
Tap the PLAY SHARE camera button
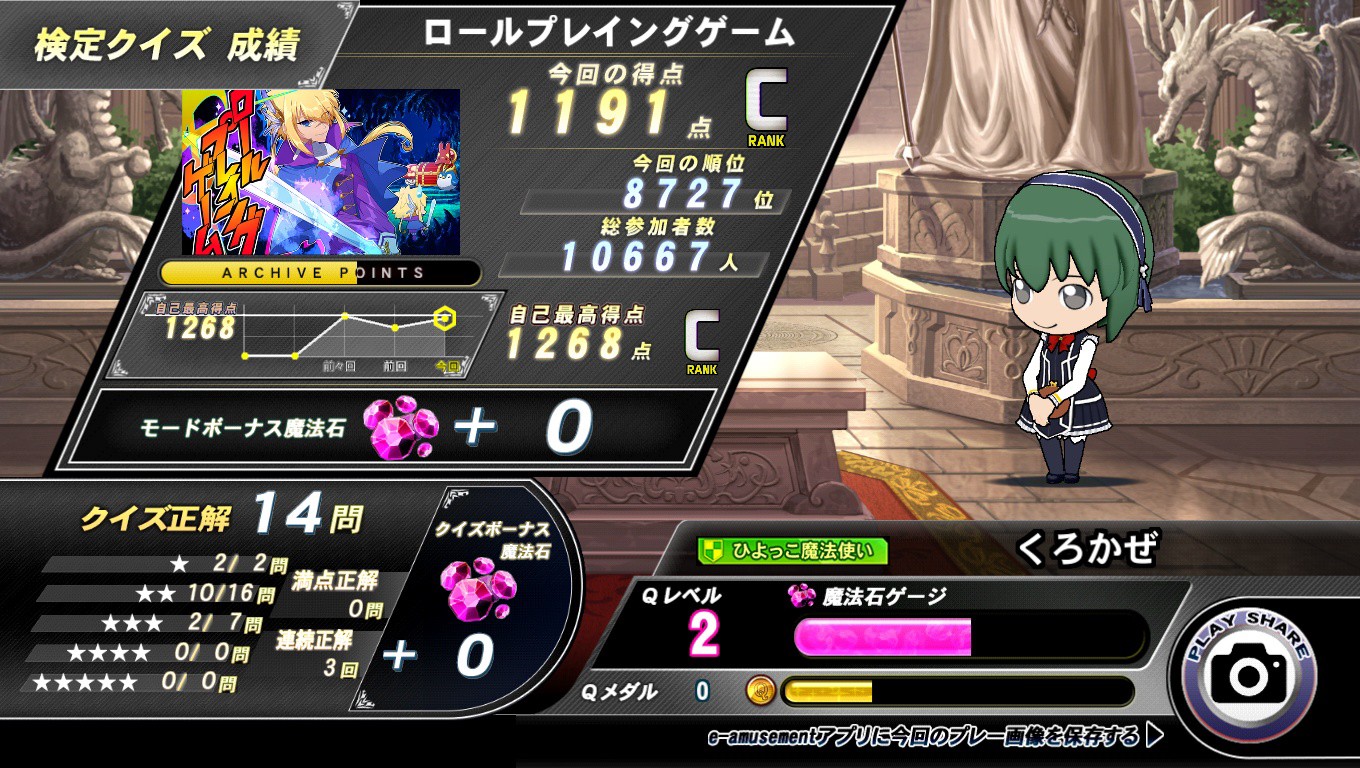pos(1249,674)
